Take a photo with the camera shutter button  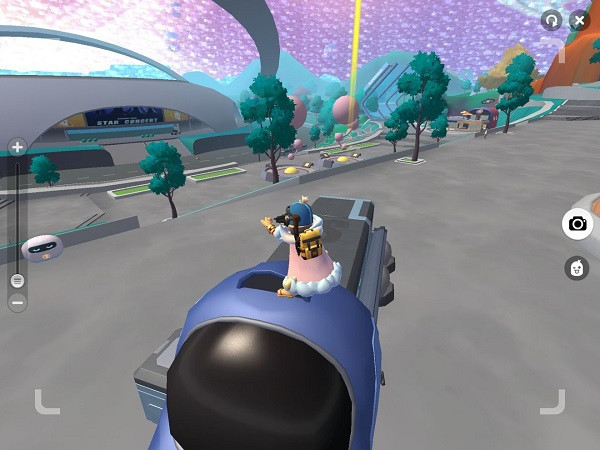[x=577, y=224]
